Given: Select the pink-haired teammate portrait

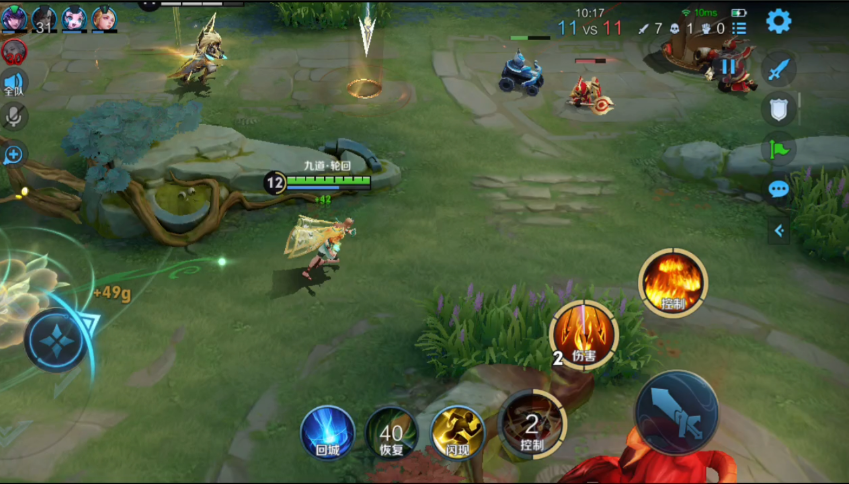Looking at the screenshot, I should click(x=74, y=18).
